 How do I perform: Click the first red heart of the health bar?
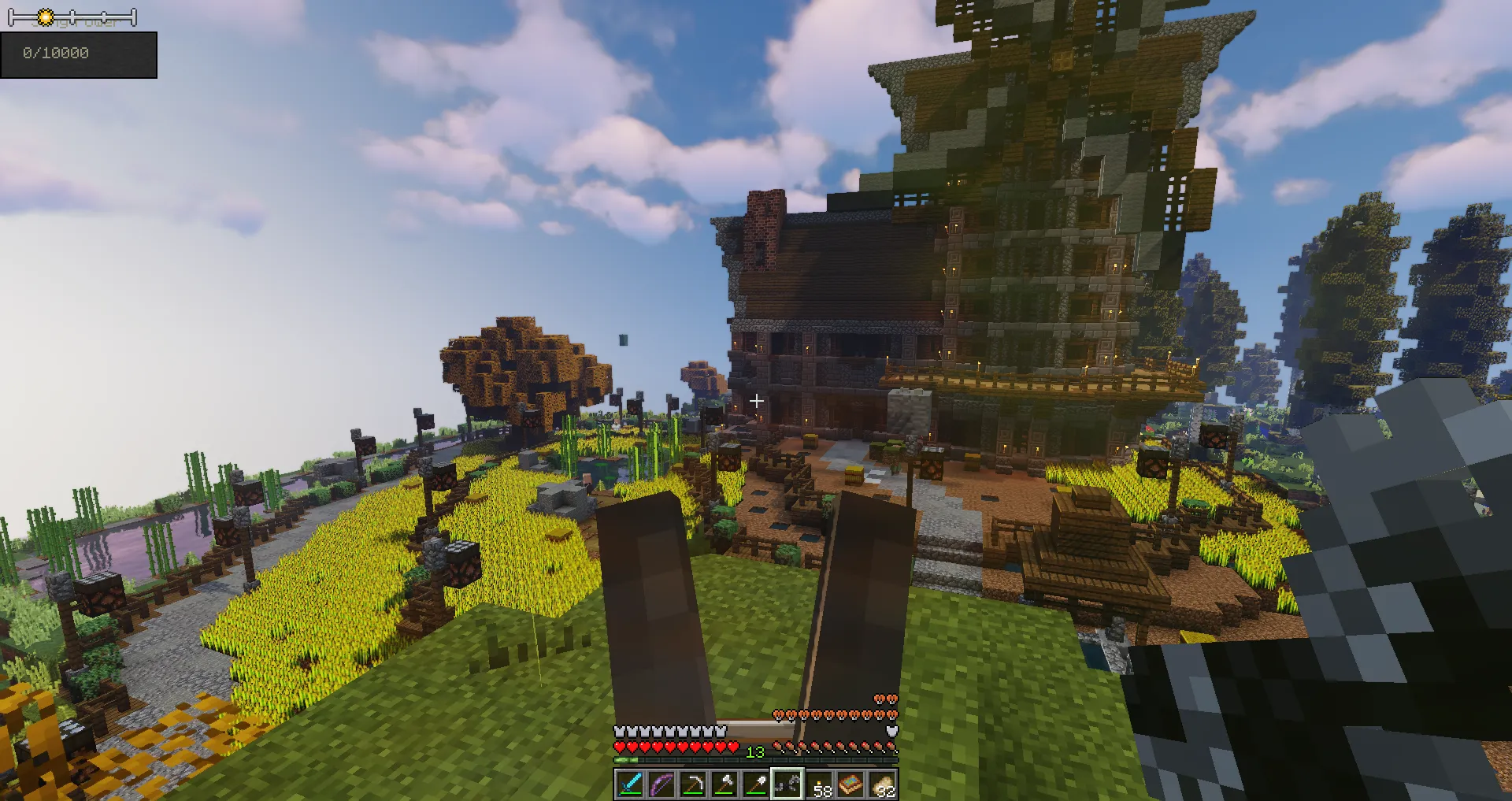tap(619, 747)
